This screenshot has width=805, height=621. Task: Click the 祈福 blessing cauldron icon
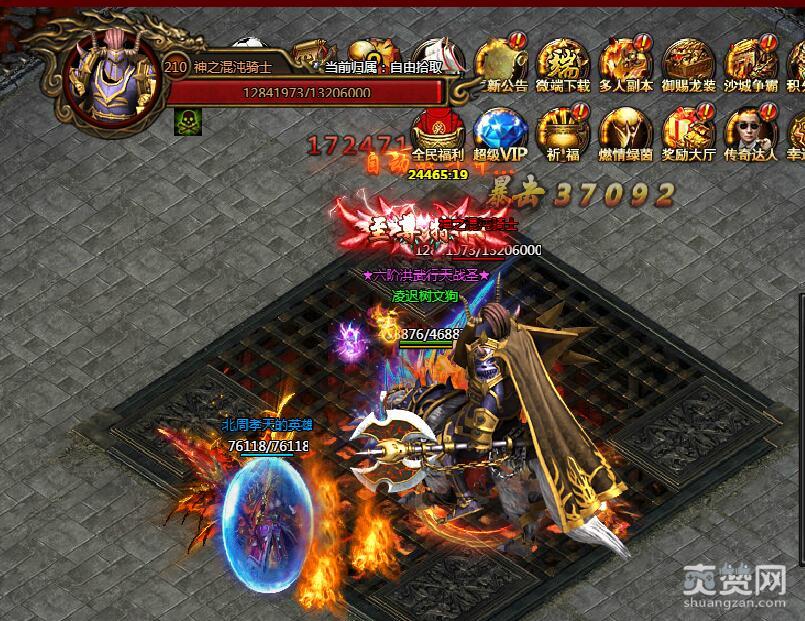click(563, 131)
